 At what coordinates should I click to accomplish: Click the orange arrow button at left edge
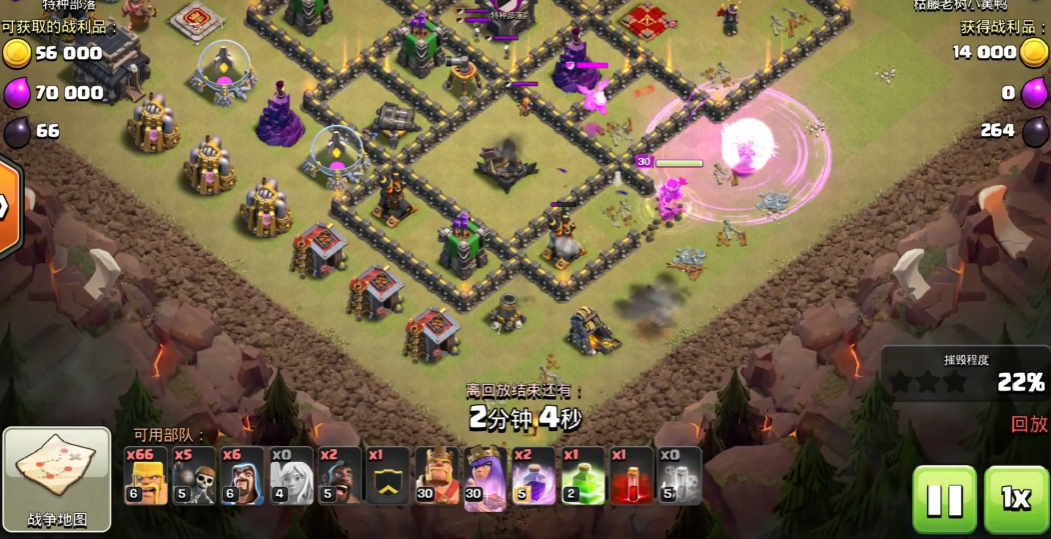pos(8,207)
